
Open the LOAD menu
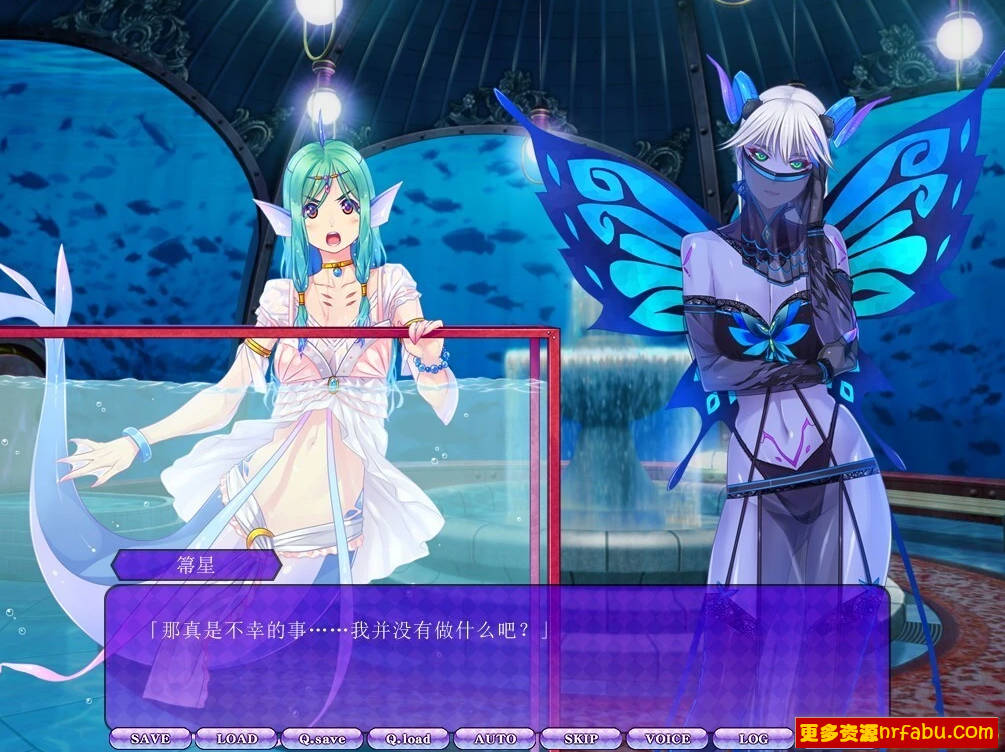coord(237,739)
